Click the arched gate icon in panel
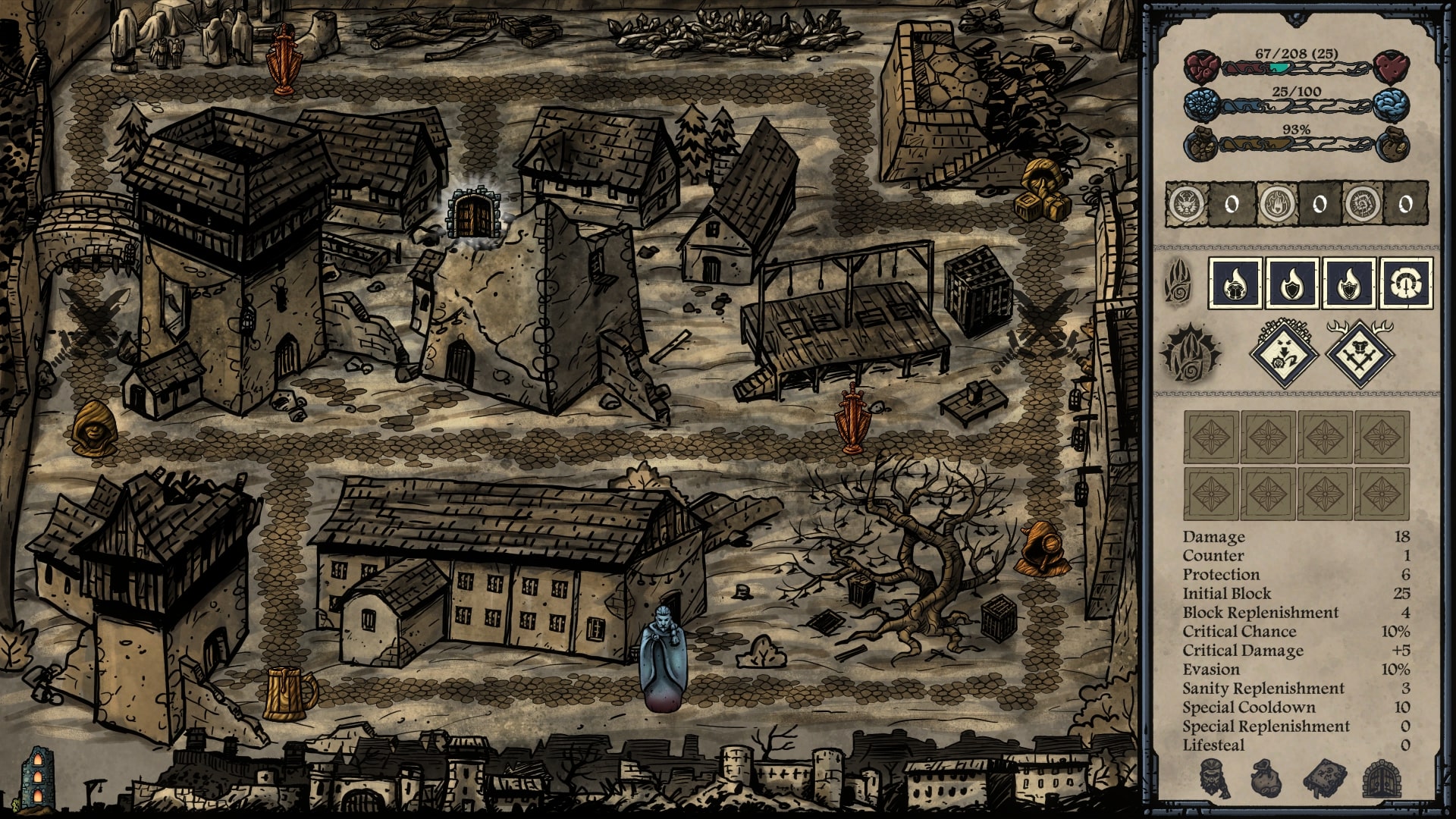The height and width of the screenshot is (819, 1456). pyautogui.click(x=1380, y=779)
